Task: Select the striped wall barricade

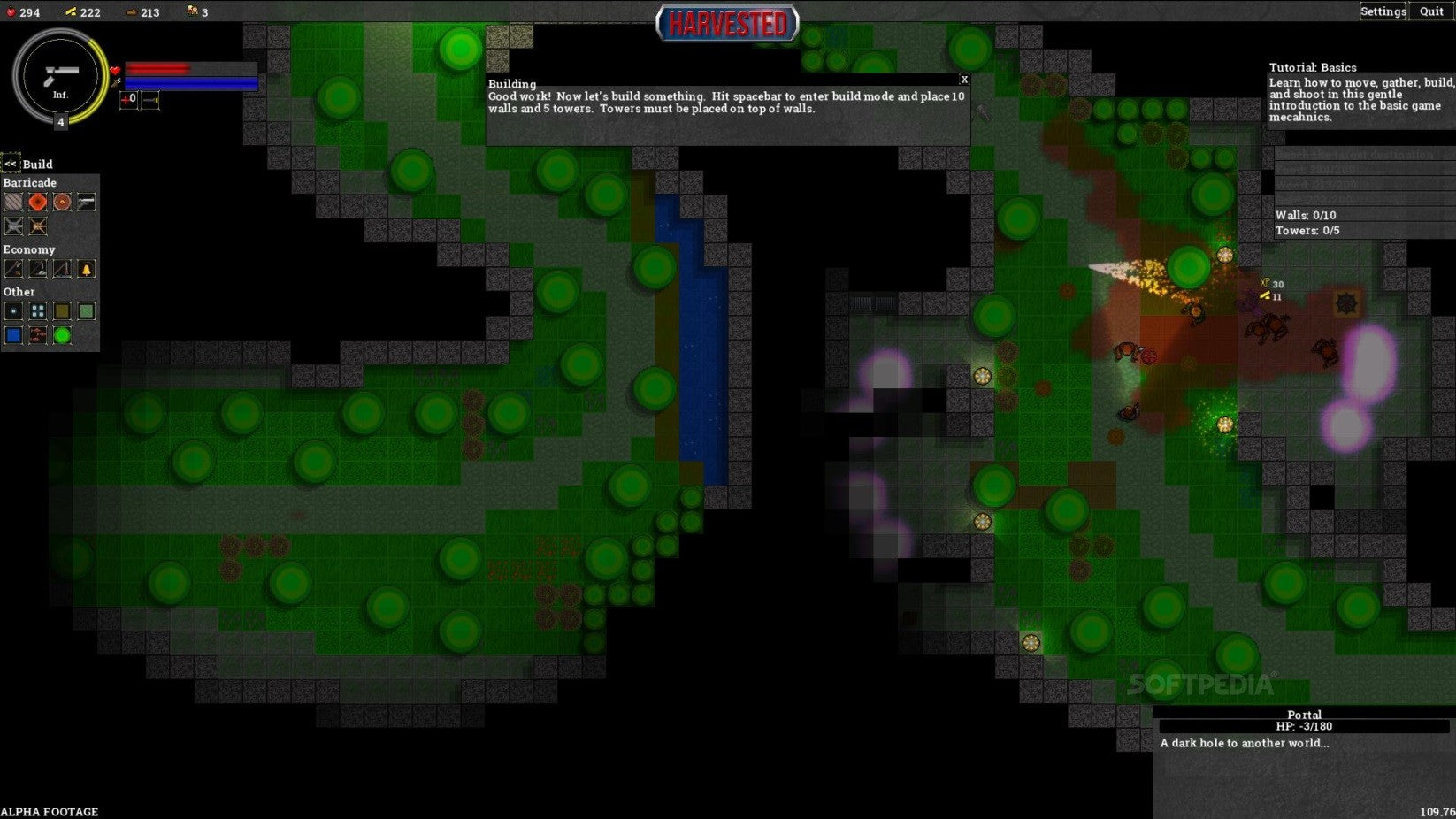Action: click(x=13, y=202)
